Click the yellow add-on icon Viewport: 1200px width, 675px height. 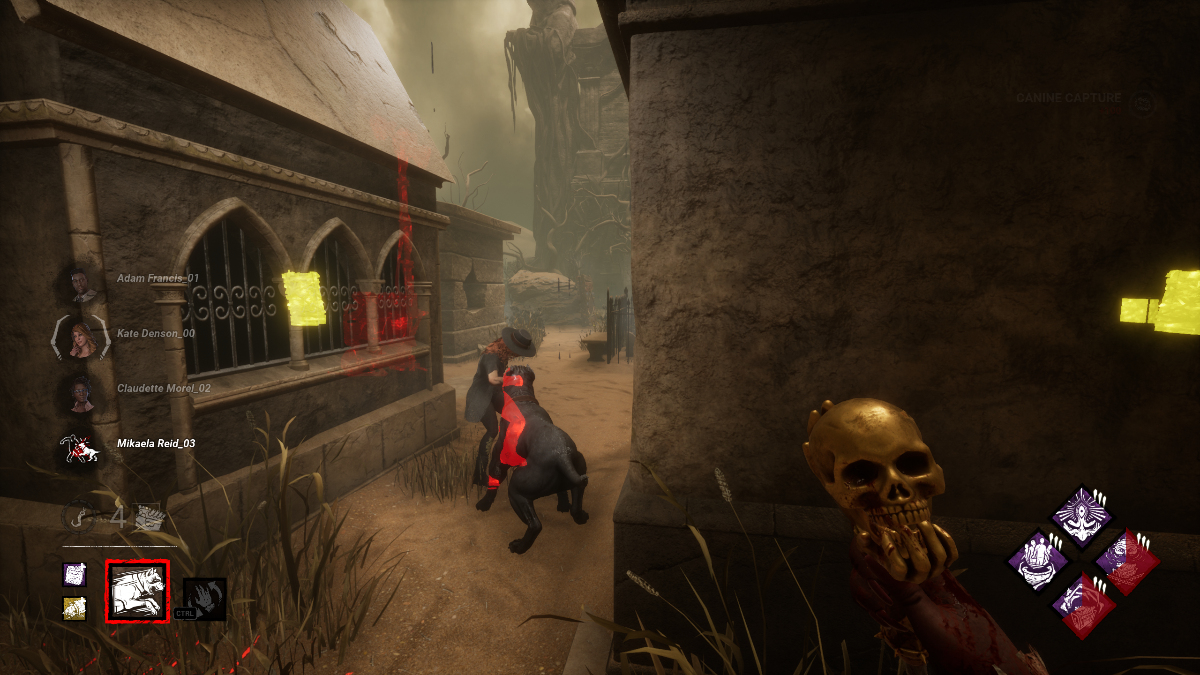pyautogui.click(x=75, y=608)
